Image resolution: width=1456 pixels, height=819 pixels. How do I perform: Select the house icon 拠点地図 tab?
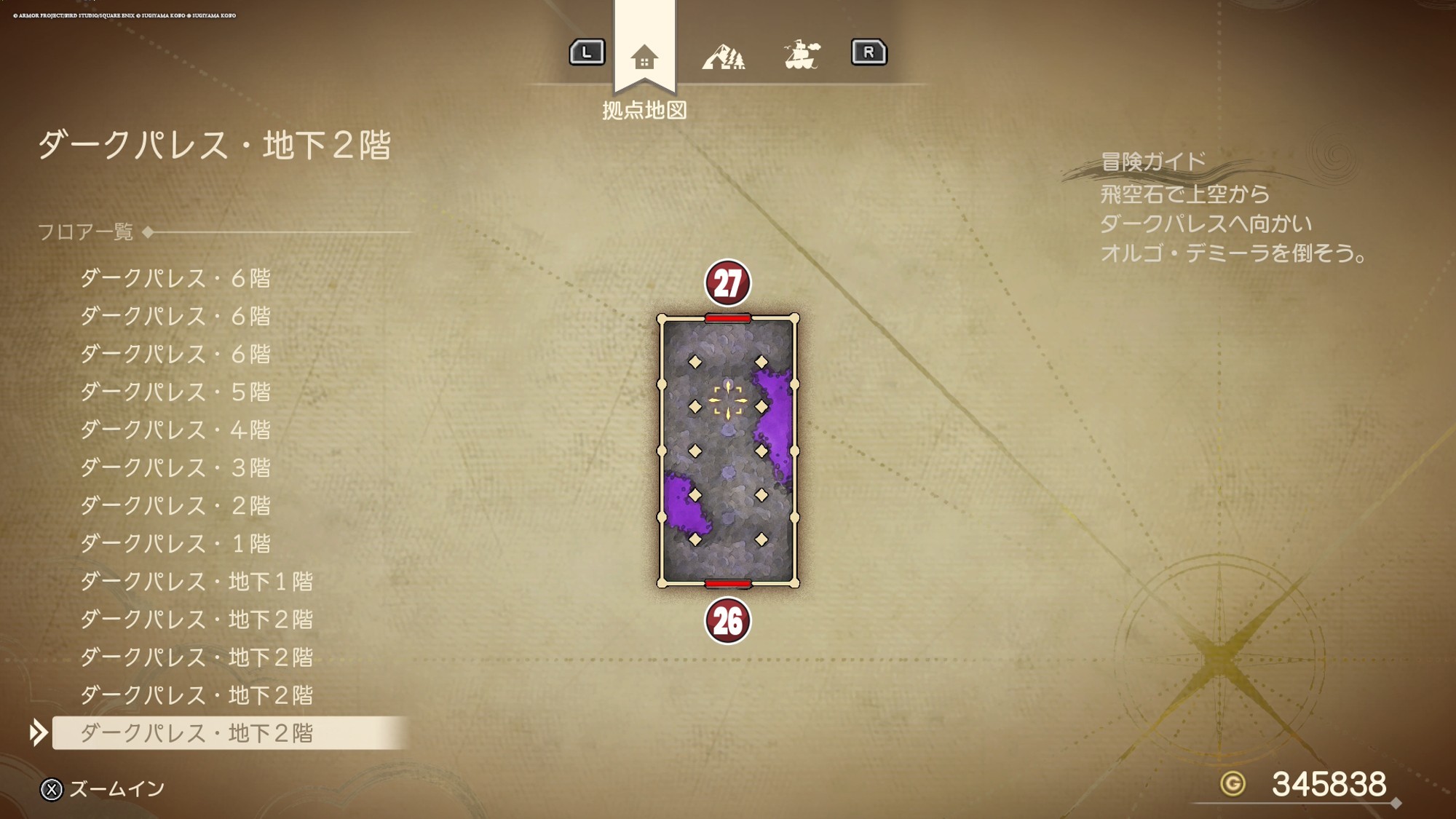click(644, 57)
